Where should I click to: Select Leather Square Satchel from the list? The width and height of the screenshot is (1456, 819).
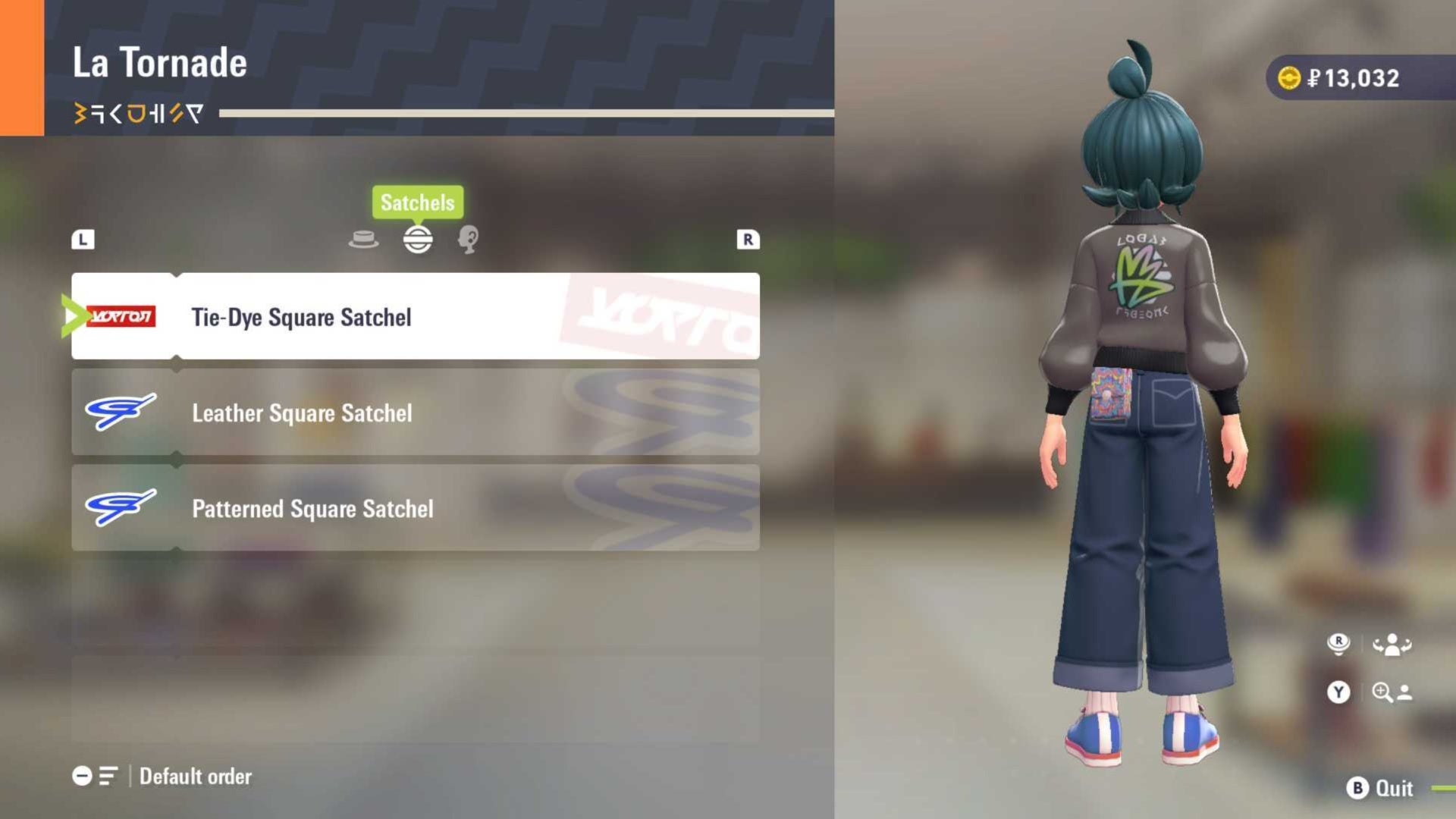[415, 413]
